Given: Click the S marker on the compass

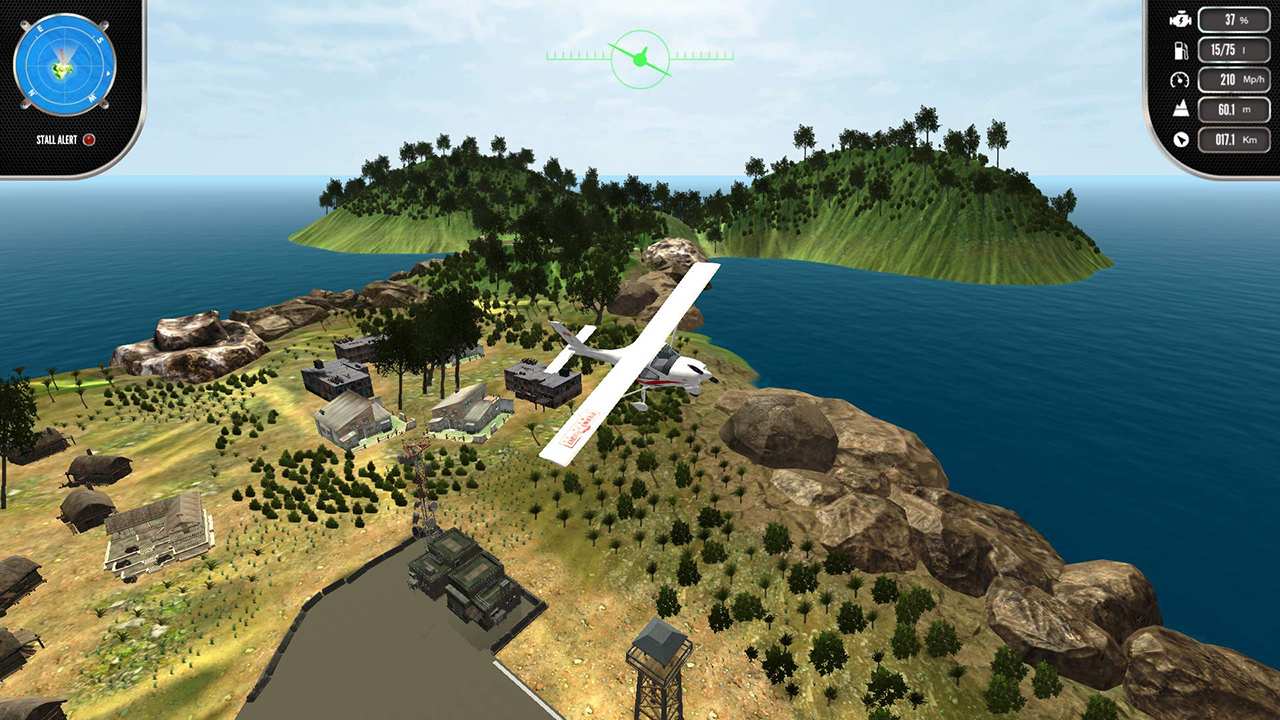Looking at the screenshot, I should coord(99,39).
